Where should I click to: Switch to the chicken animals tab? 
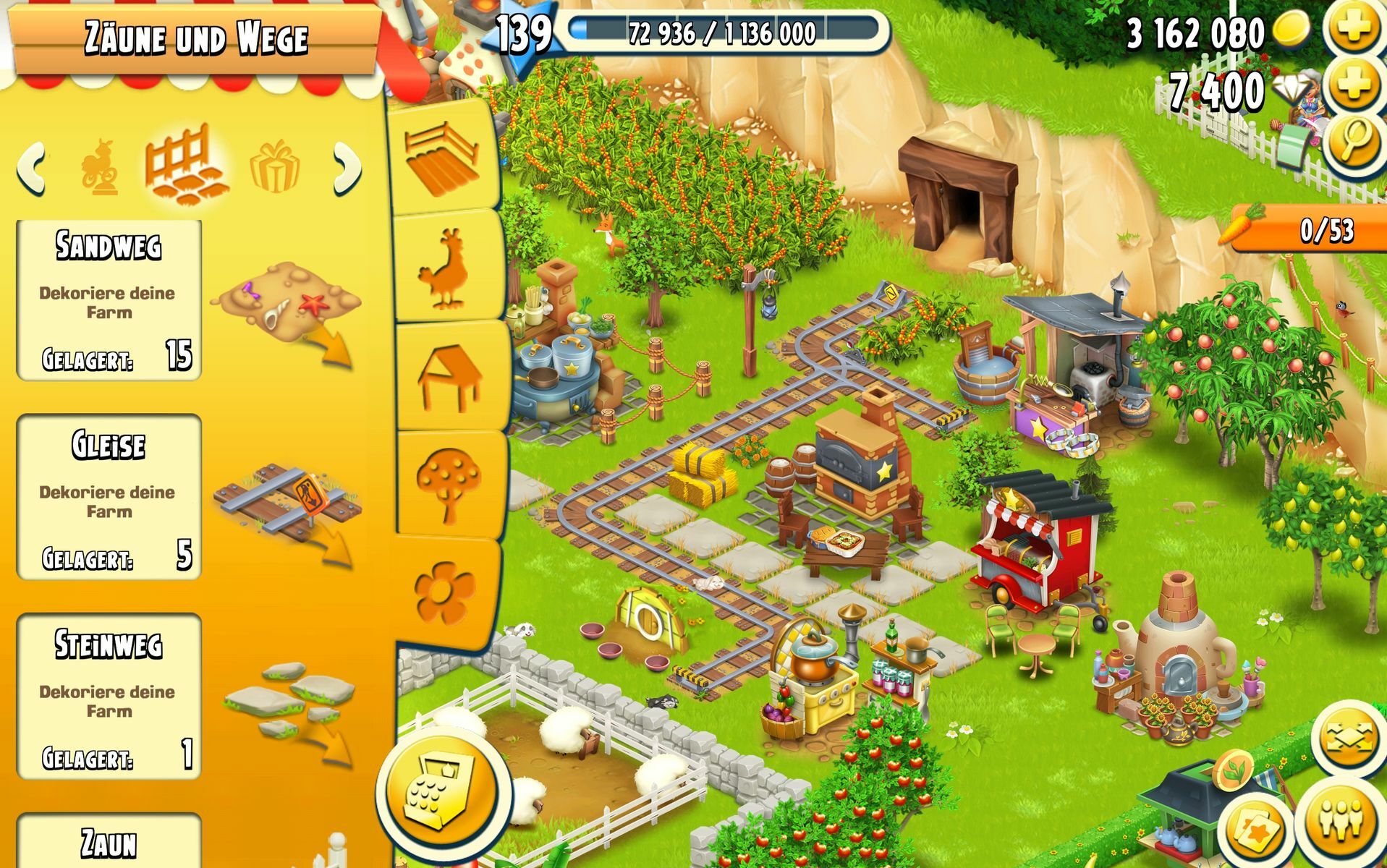(x=443, y=268)
